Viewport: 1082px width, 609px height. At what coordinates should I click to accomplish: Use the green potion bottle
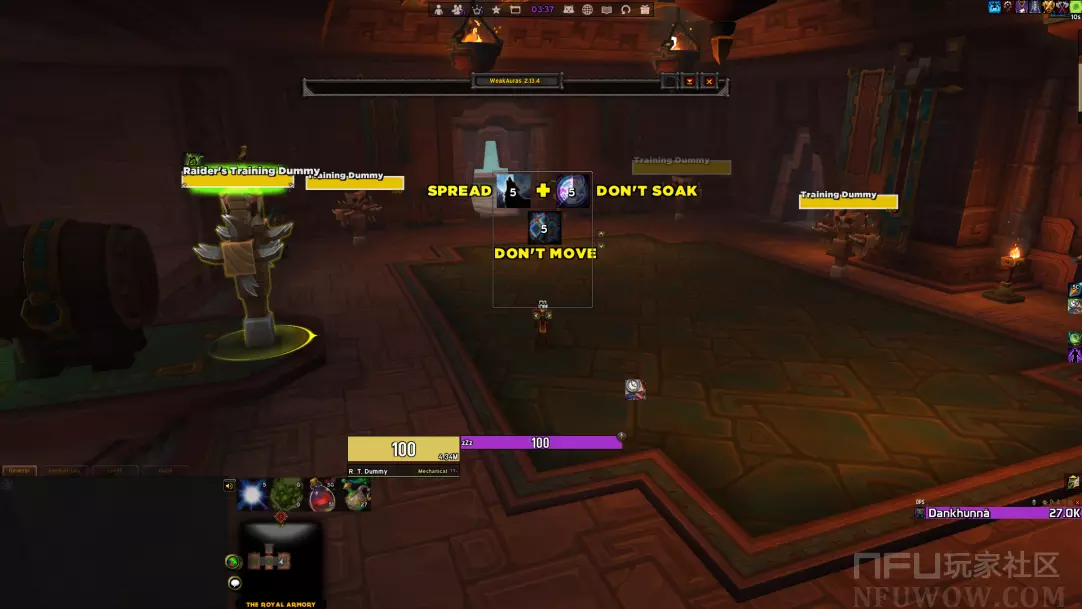coord(356,494)
